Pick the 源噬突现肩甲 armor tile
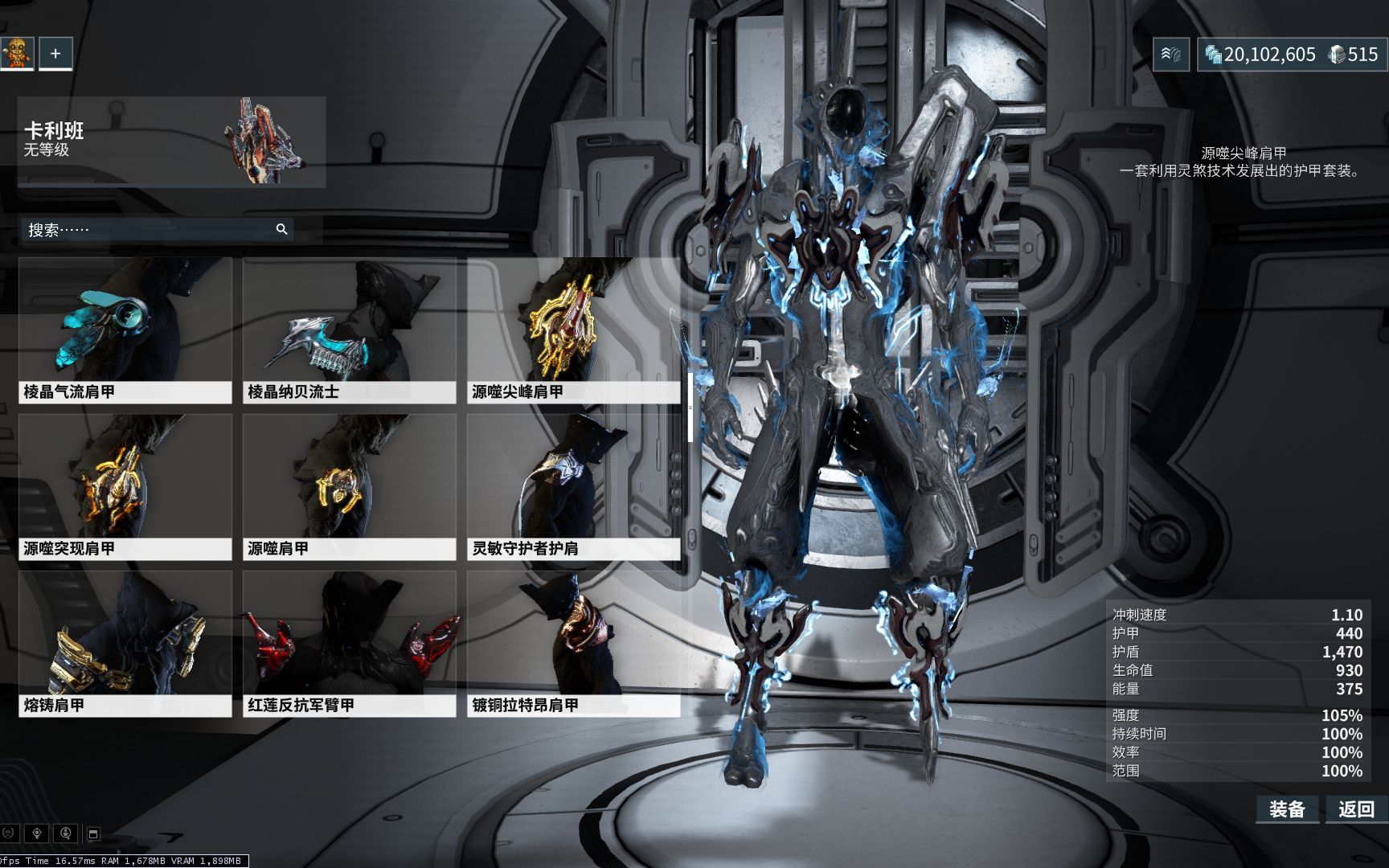 [125, 487]
